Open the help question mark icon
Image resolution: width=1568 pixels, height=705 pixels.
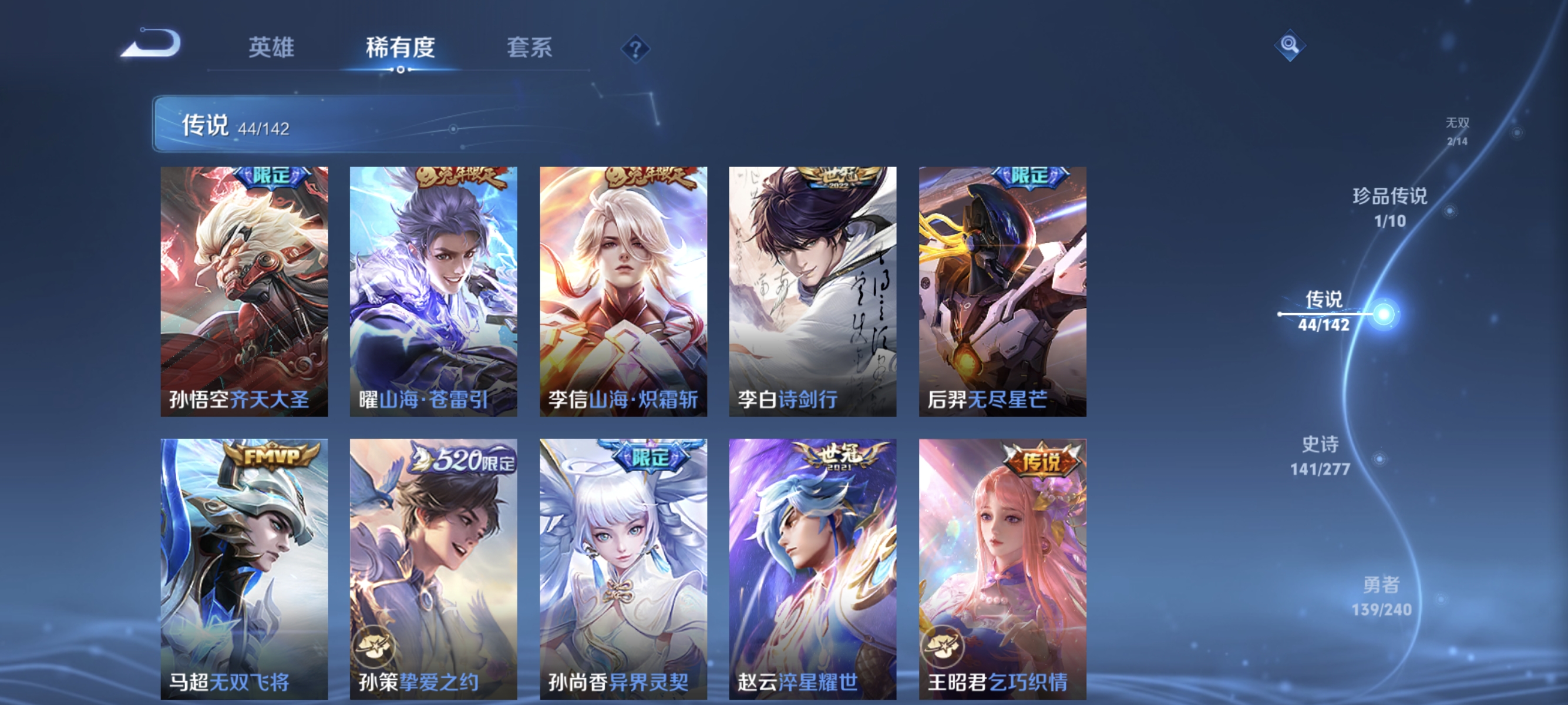635,51
